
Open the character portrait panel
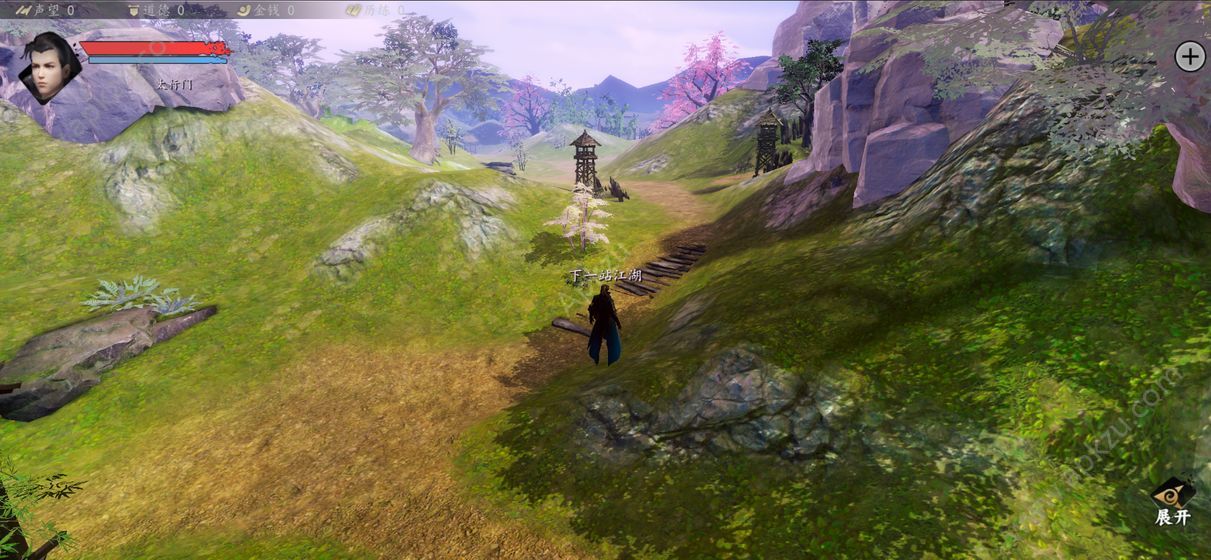48,66
